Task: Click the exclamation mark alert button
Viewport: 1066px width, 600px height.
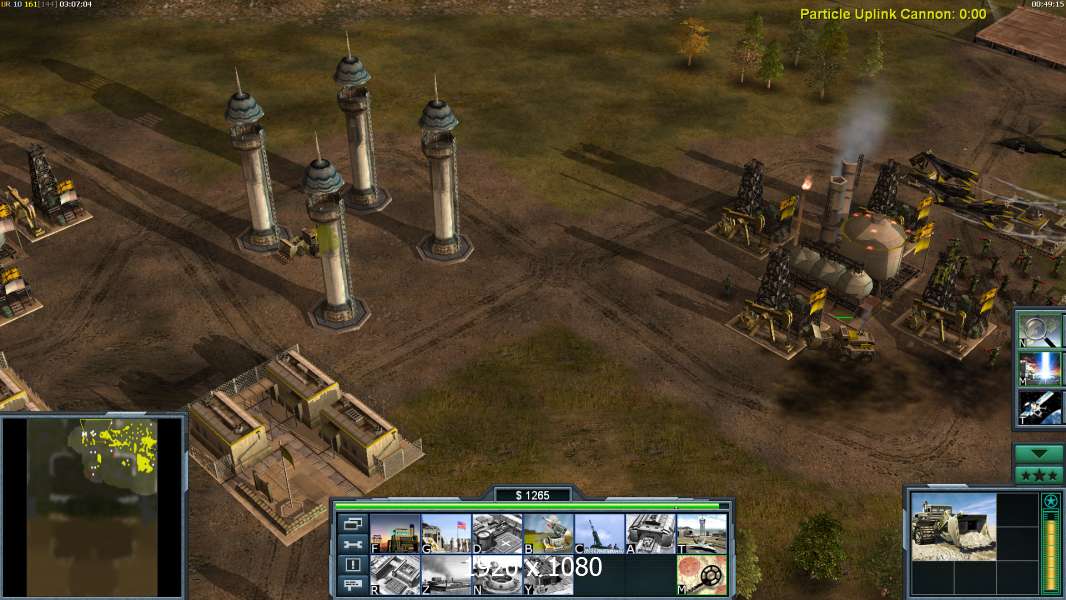Action: point(352,565)
